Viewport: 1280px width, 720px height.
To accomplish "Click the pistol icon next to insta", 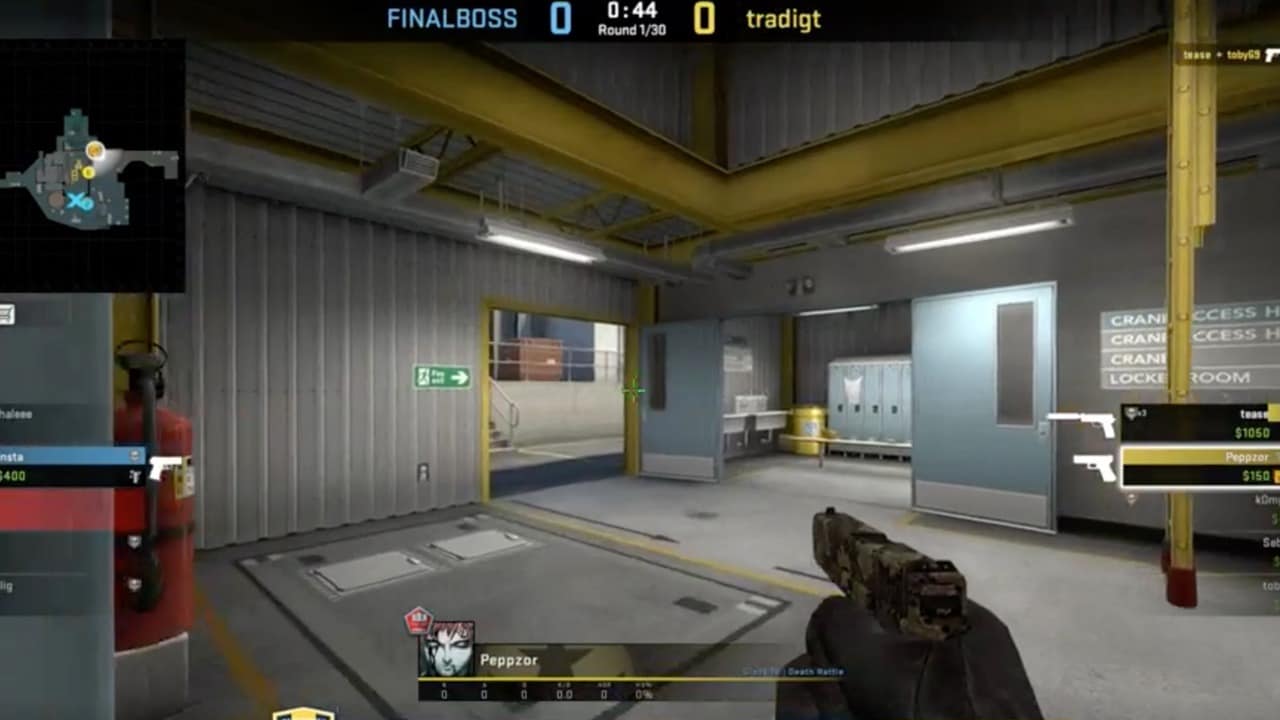I will 163,469.
